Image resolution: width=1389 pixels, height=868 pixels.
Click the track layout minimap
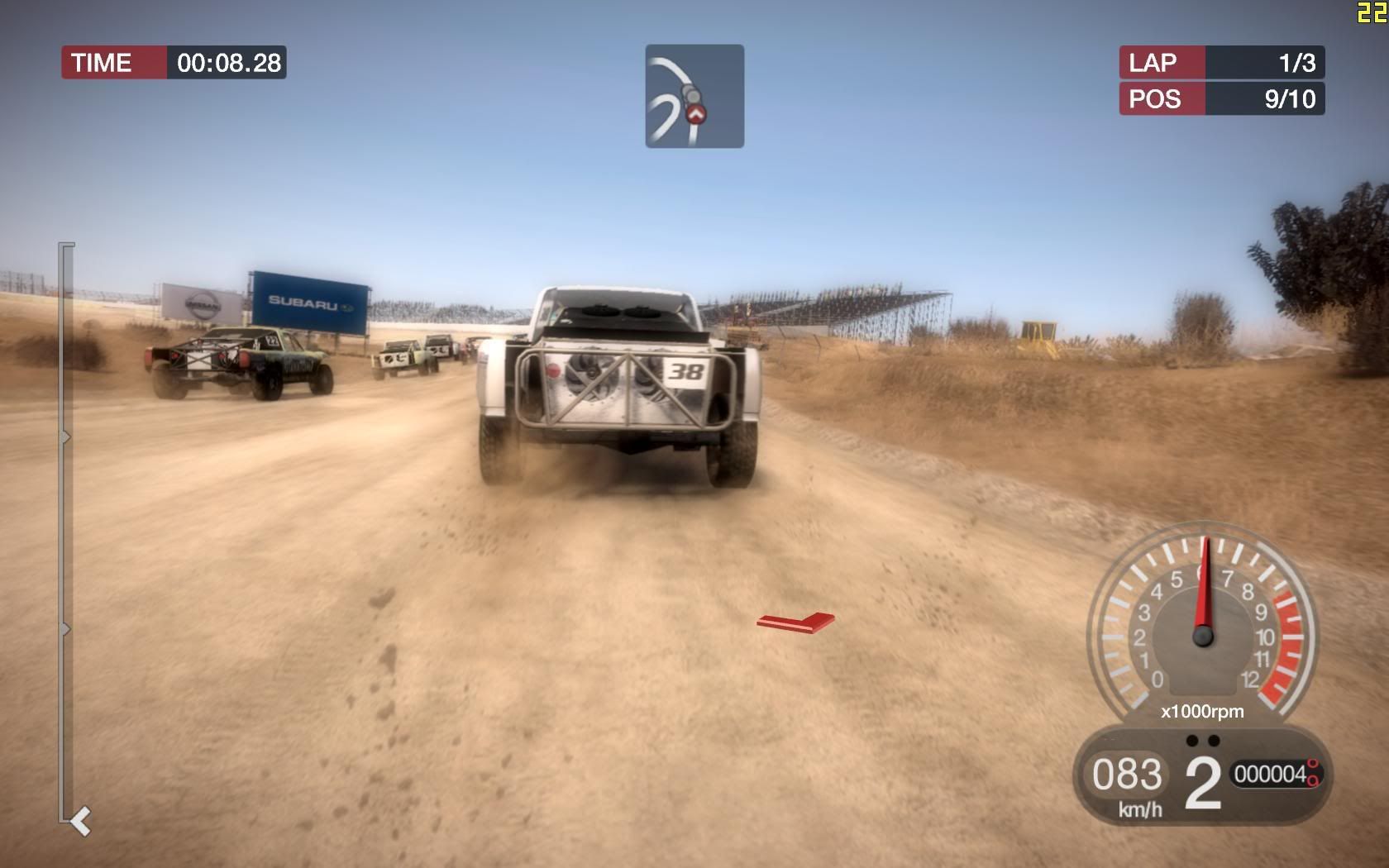694,96
